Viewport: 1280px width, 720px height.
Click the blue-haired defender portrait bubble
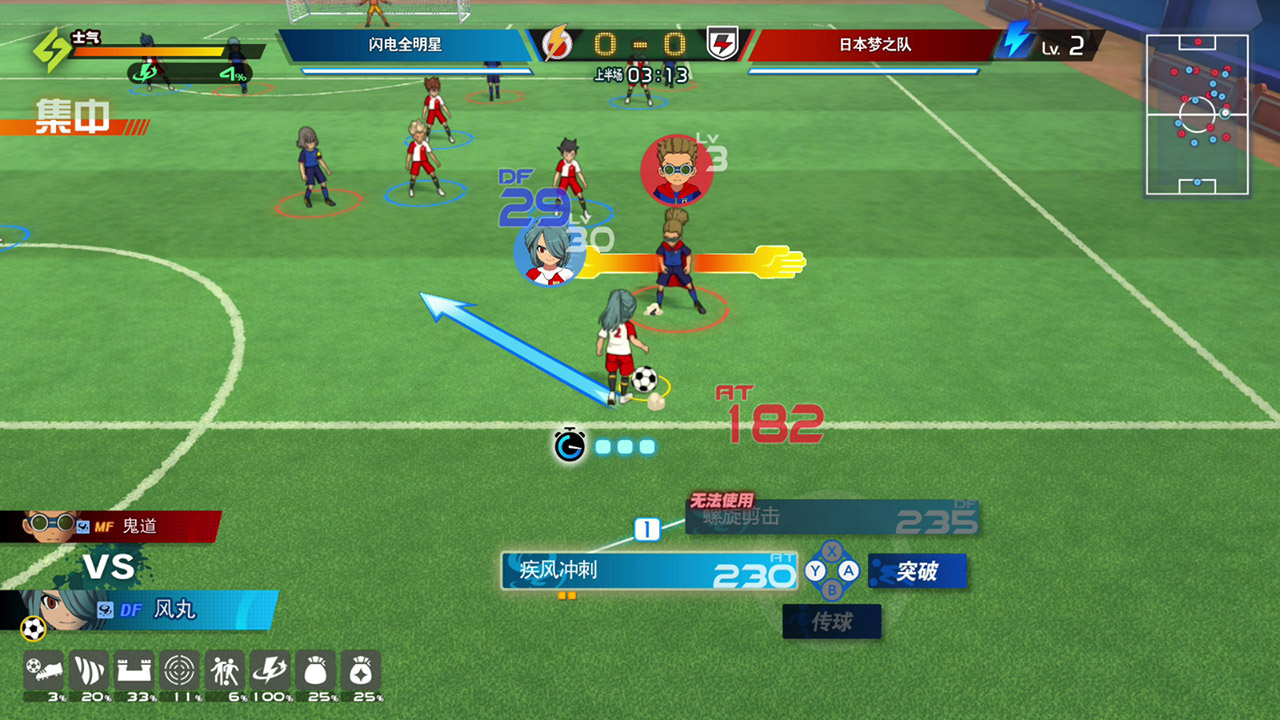click(x=548, y=255)
